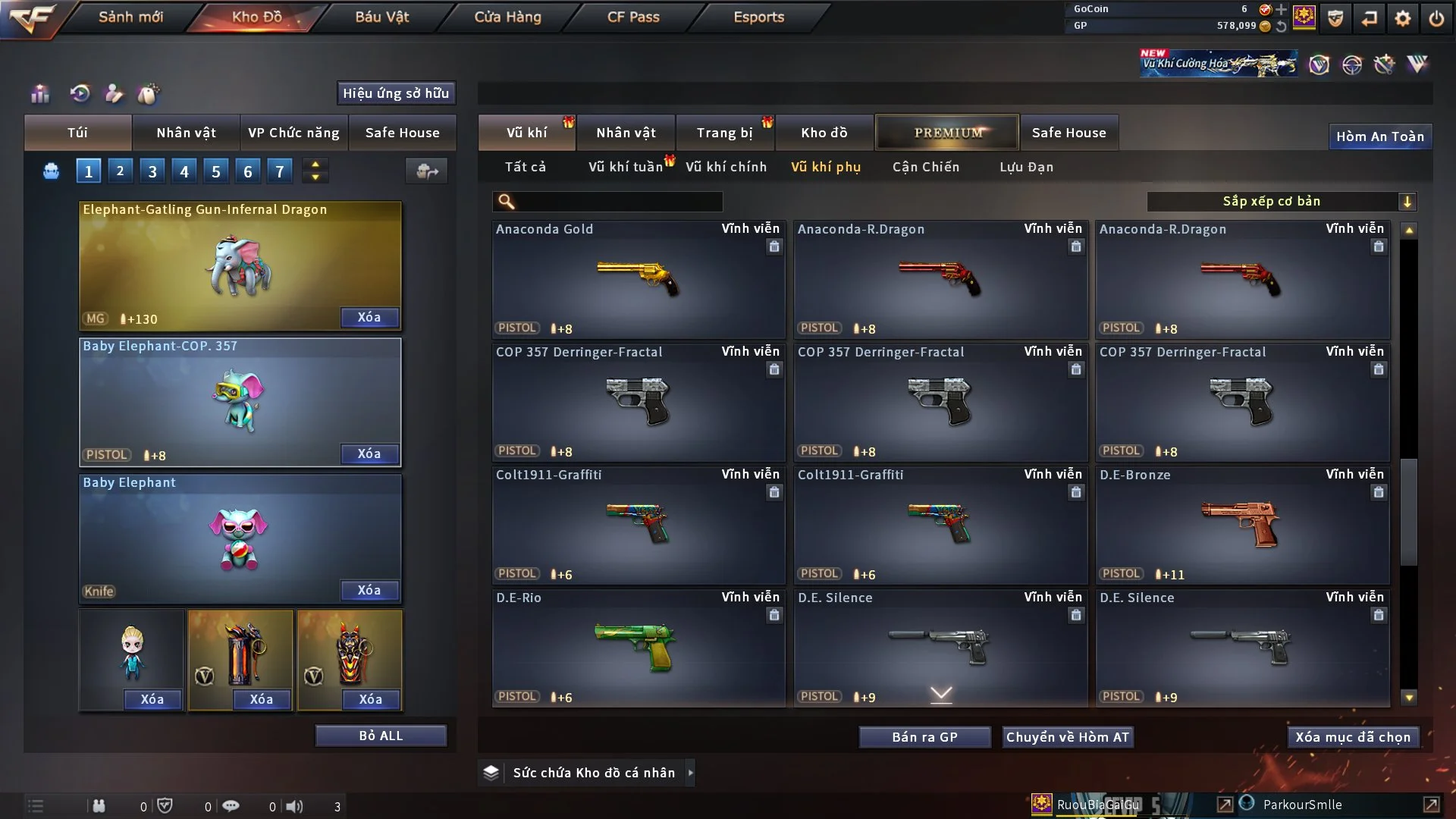Select the PREMIUM tab
The height and width of the screenshot is (819, 1456).
click(947, 133)
